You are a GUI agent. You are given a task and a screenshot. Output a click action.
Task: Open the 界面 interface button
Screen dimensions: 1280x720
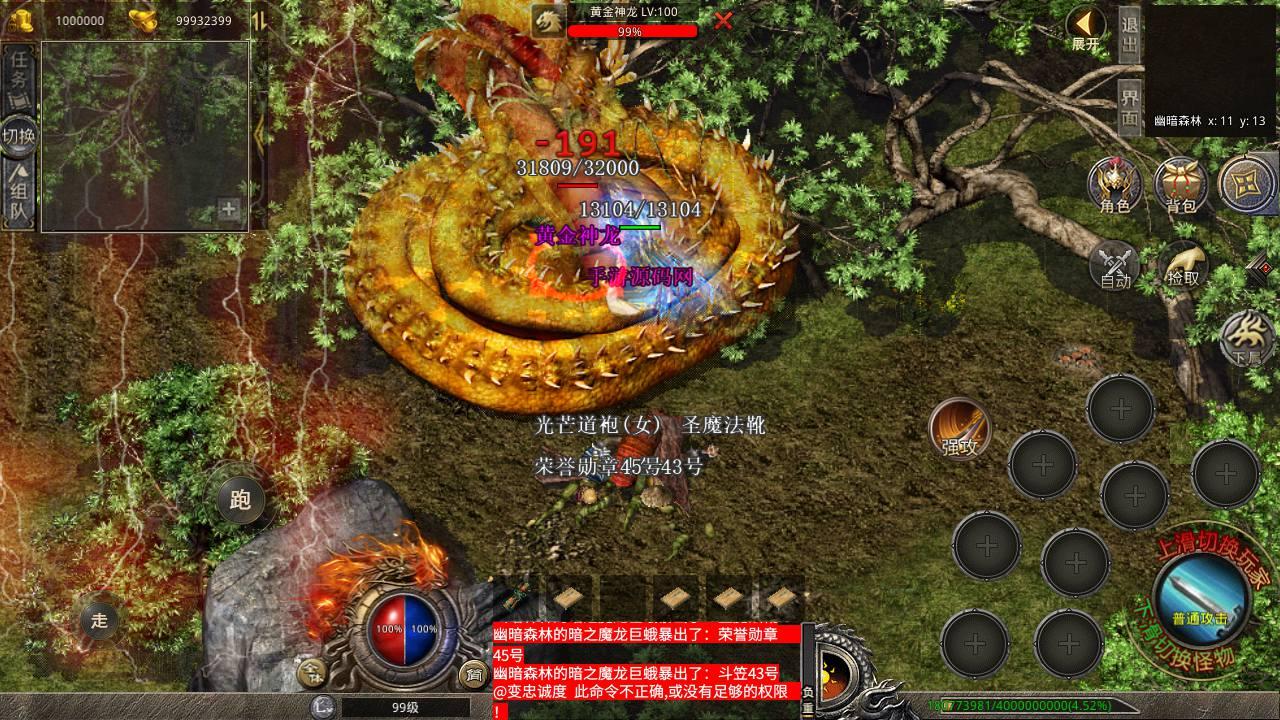pyautogui.click(x=1129, y=108)
